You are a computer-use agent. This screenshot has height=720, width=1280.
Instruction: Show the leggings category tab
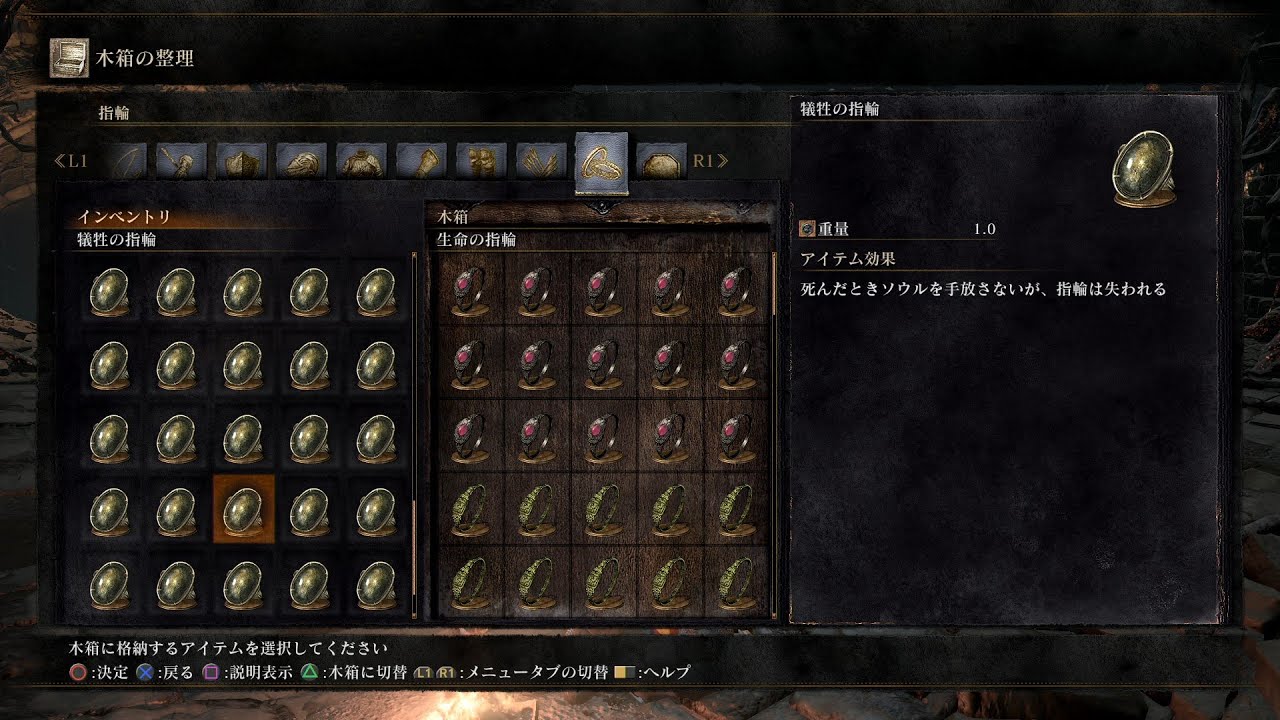click(x=482, y=160)
